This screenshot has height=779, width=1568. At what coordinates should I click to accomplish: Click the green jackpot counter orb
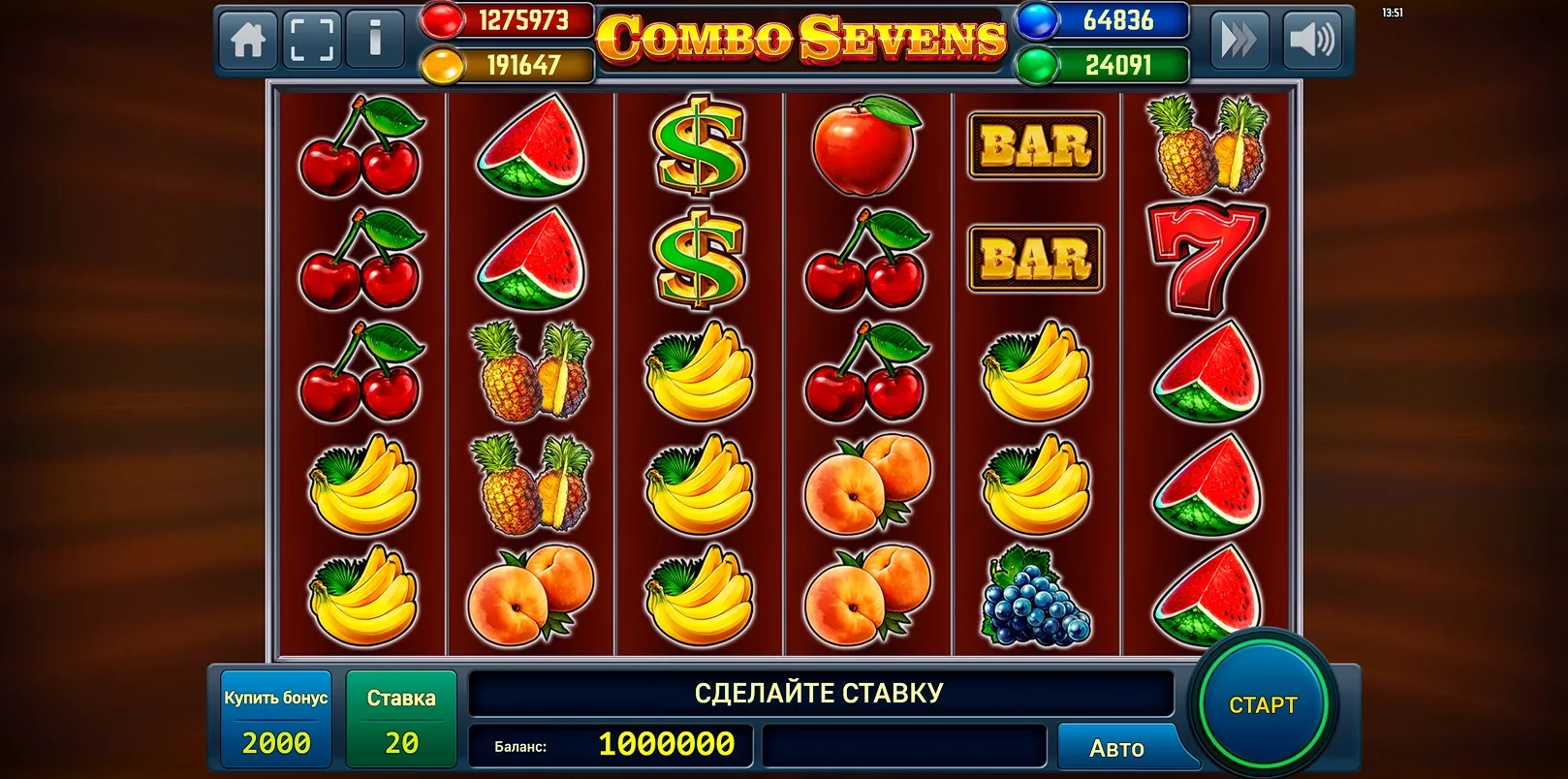(1035, 62)
